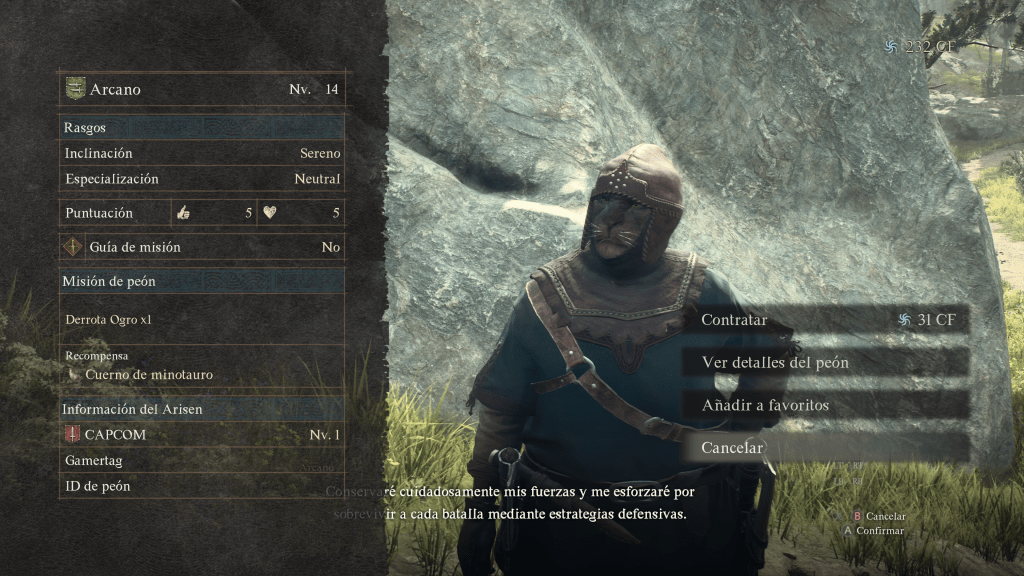Select Añadir a favoritos
The width and height of the screenshot is (1024, 576).
pos(825,405)
